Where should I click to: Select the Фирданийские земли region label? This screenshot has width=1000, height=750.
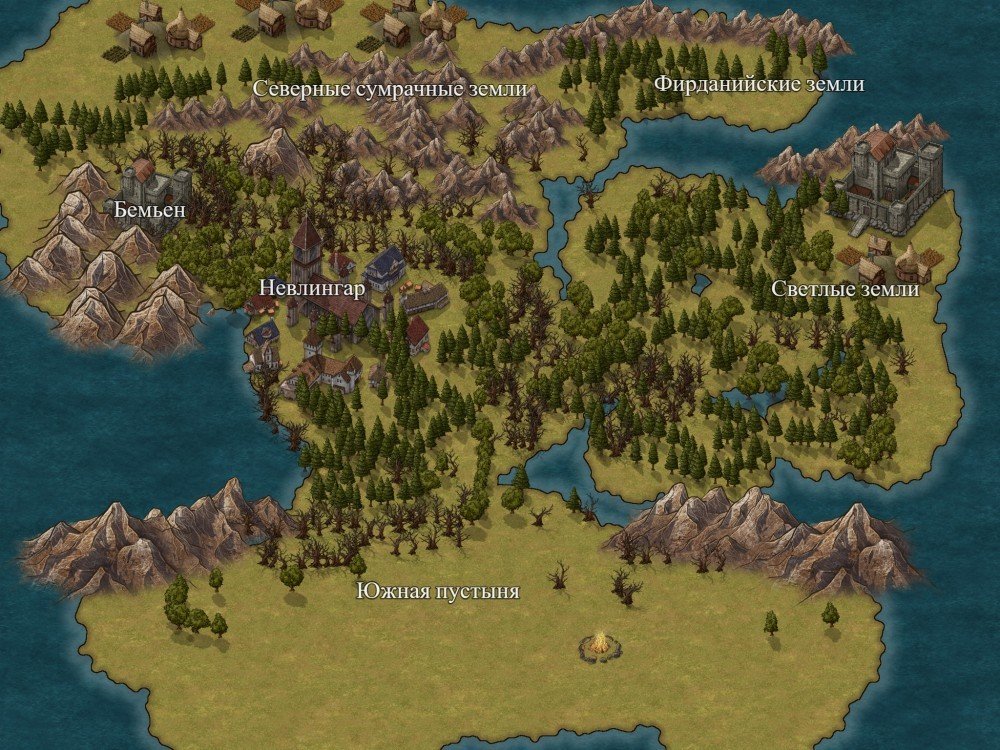click(759, 84)
